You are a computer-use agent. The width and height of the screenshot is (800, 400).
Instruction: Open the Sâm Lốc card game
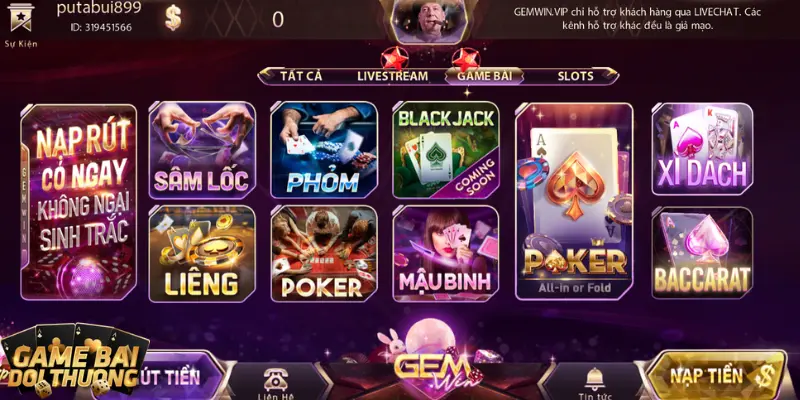(x=199, y=150)
